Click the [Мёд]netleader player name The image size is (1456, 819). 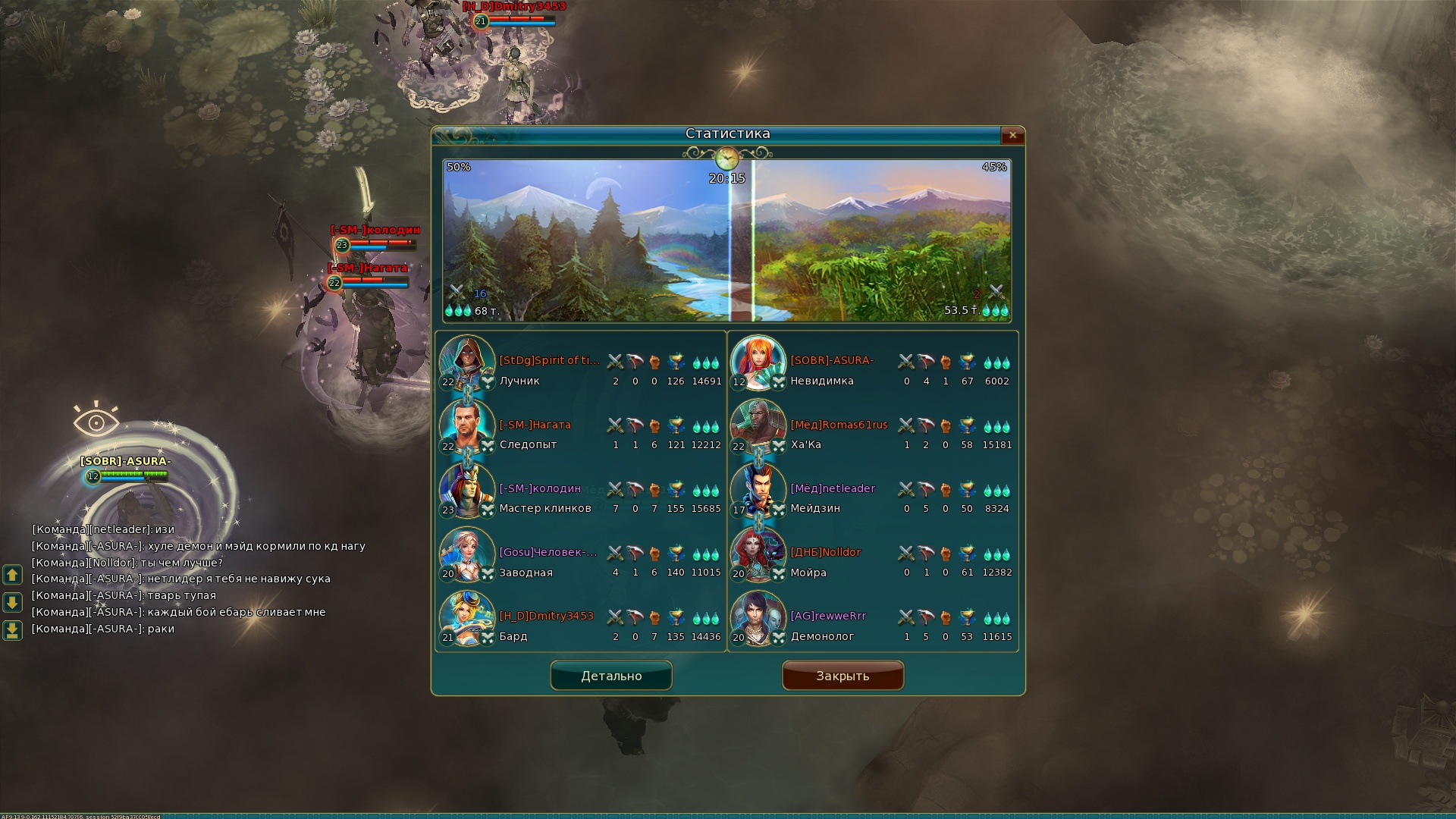(833, 488)
